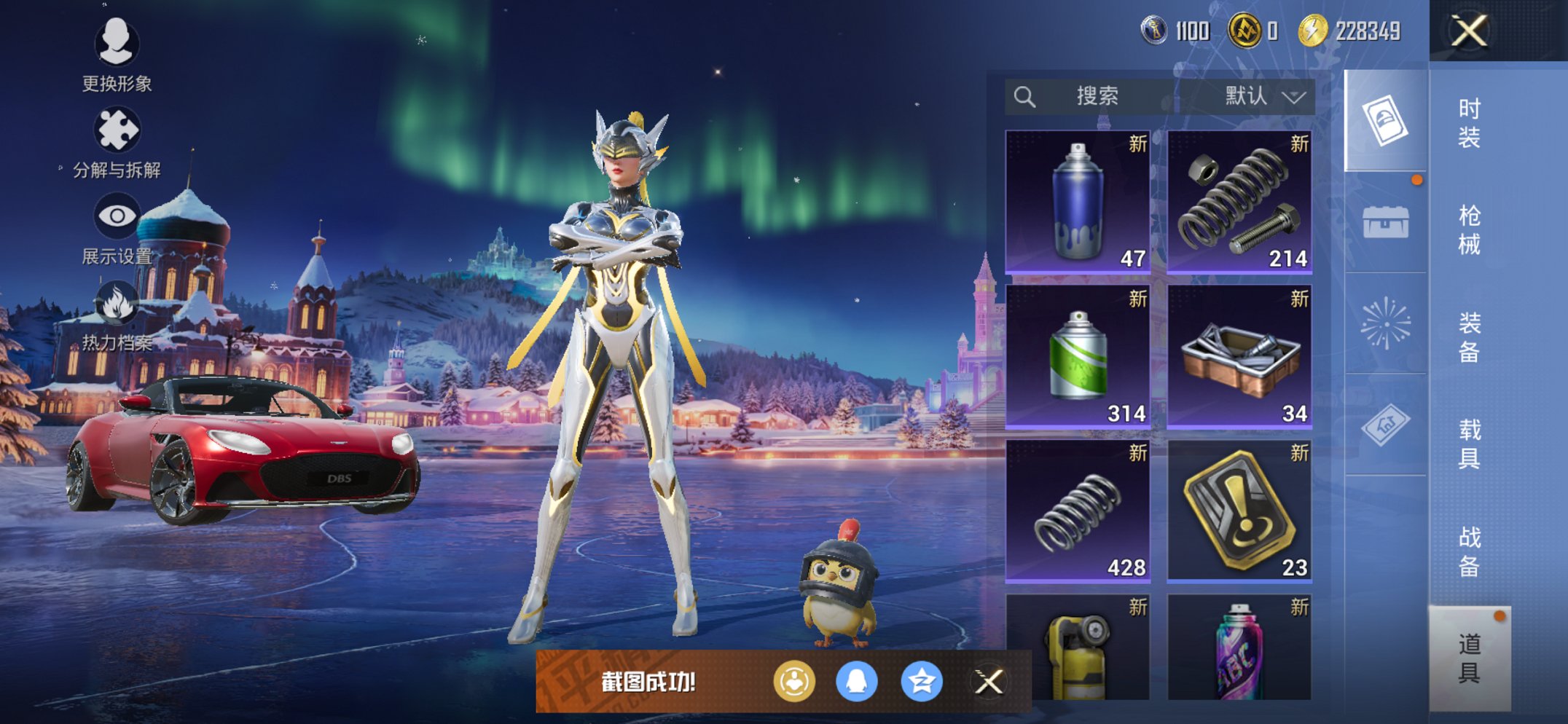Toggle the 展示设置 eye visibility icon

pos(117,215)
